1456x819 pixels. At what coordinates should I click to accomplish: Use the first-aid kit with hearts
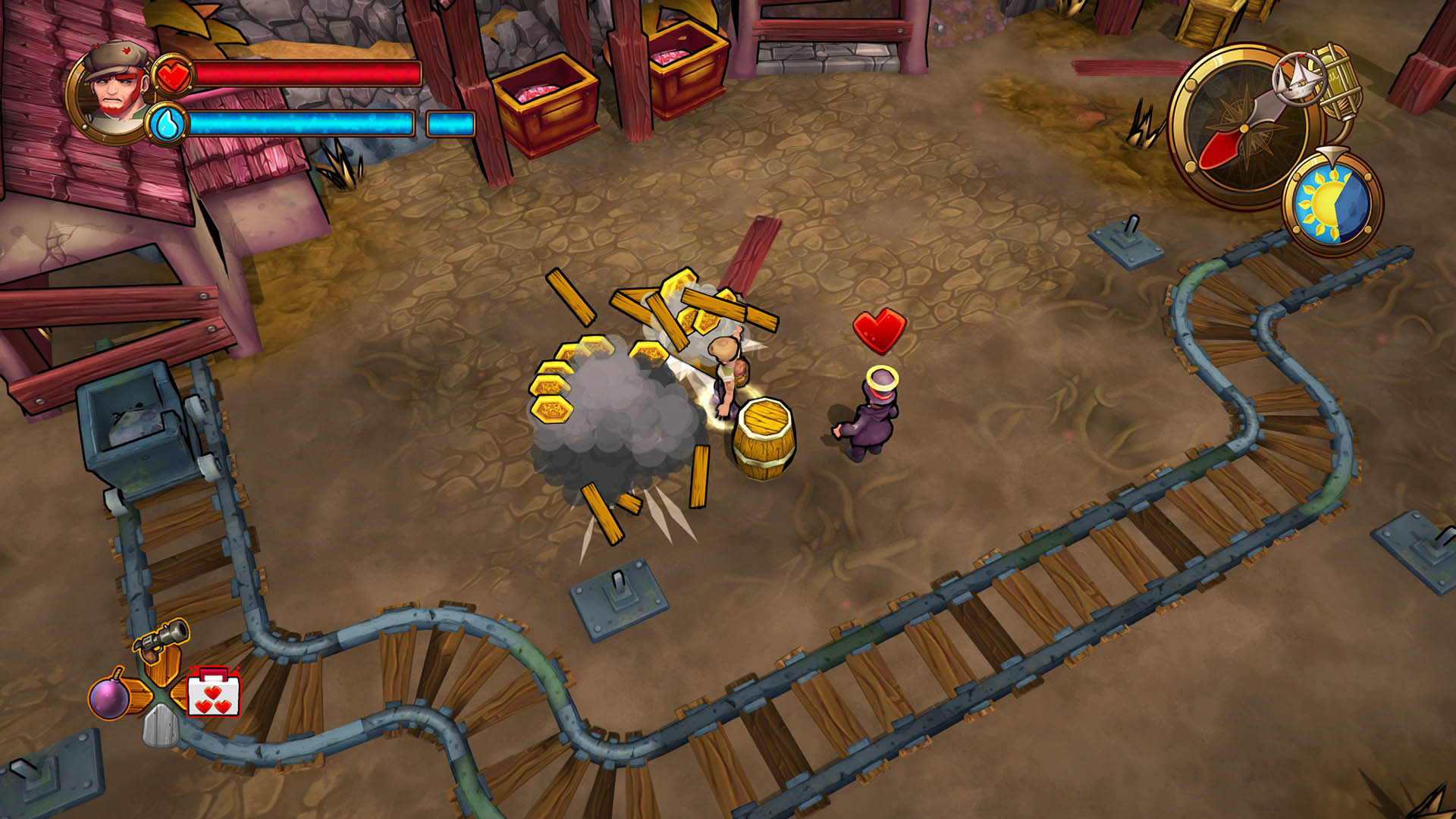[x=214, y=693]
